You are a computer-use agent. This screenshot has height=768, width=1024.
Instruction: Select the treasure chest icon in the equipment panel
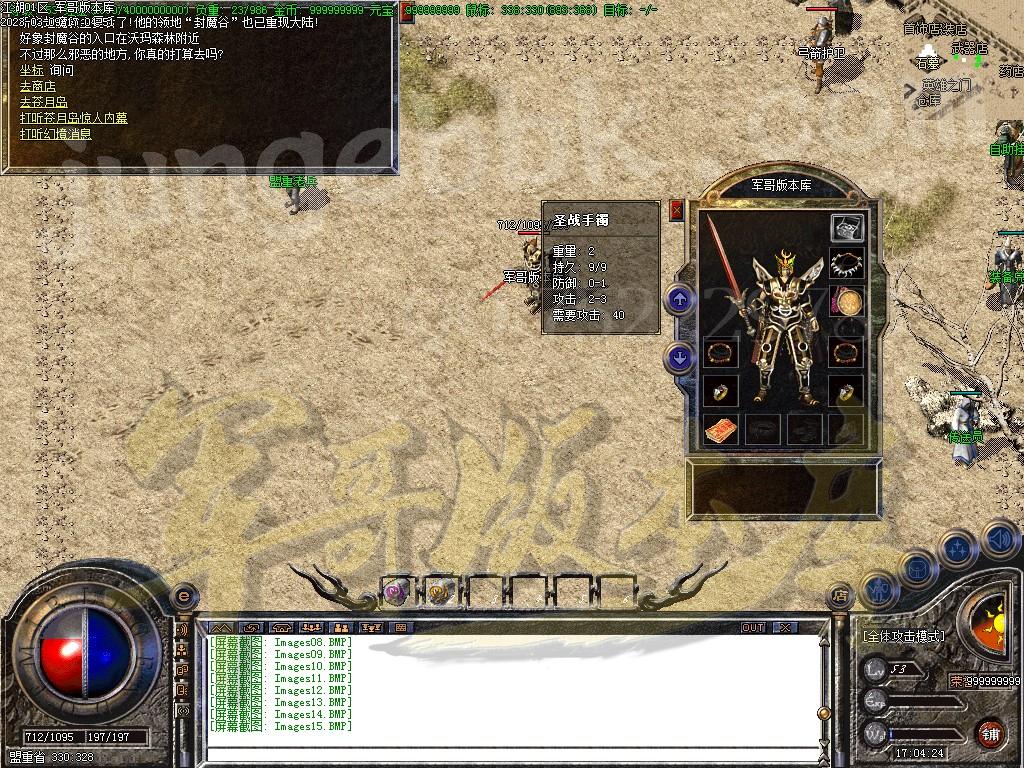(x=846, y=227)
